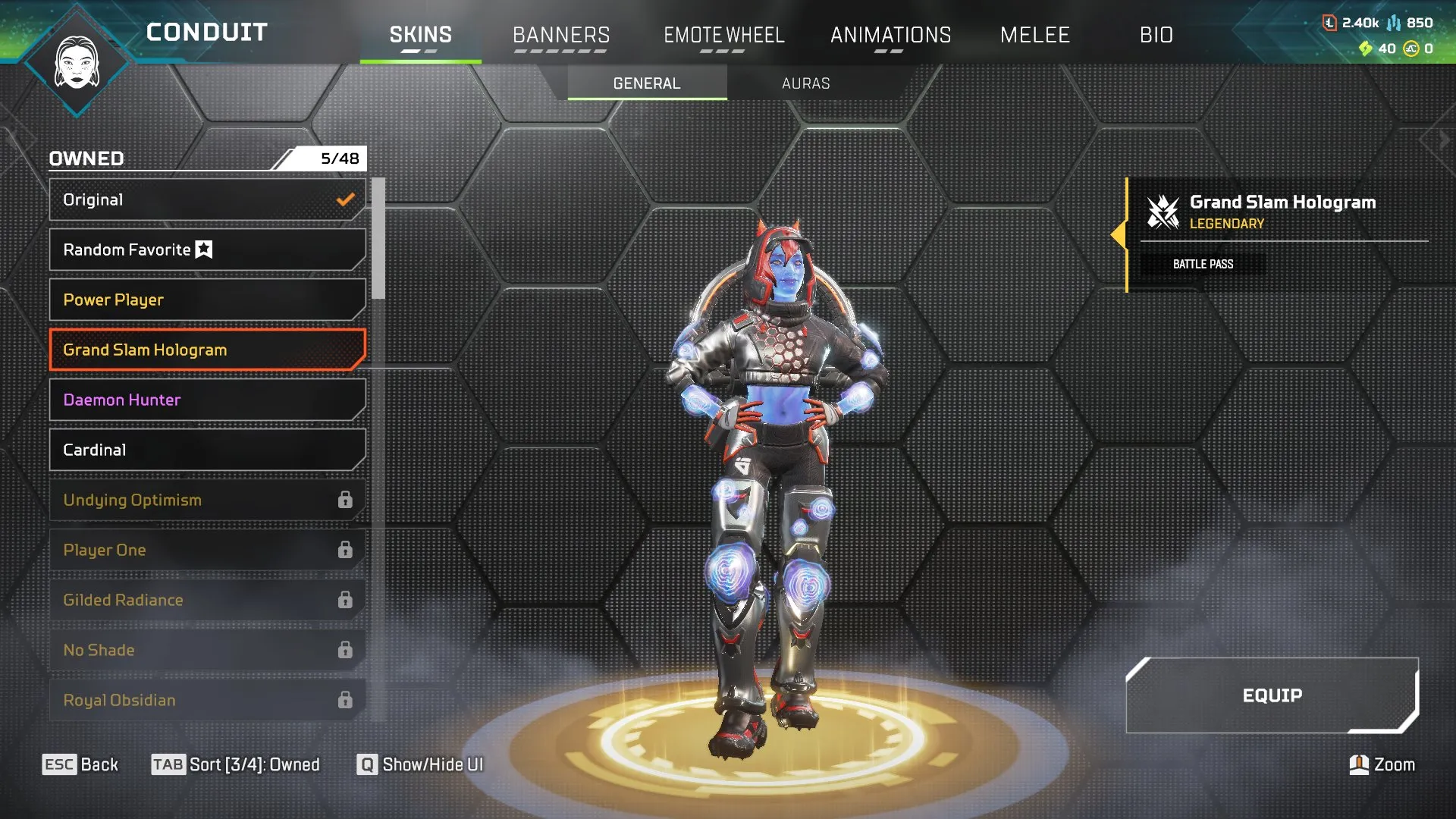This screenshot has width=1456, height=819.
Task: Click the Zoom icon at bottom right
Action: point(1358,764)
